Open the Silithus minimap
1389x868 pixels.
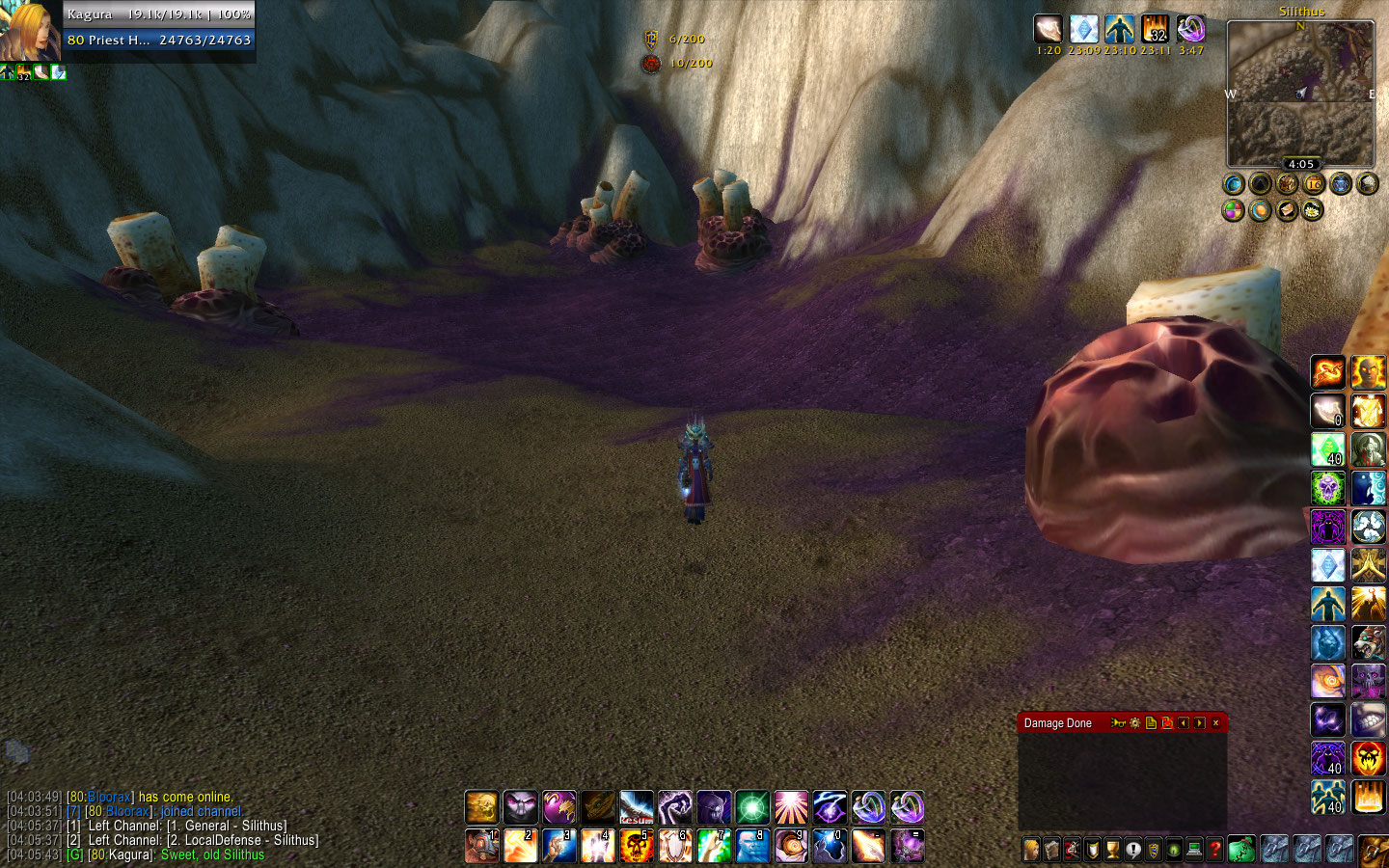coord(1300,94)
